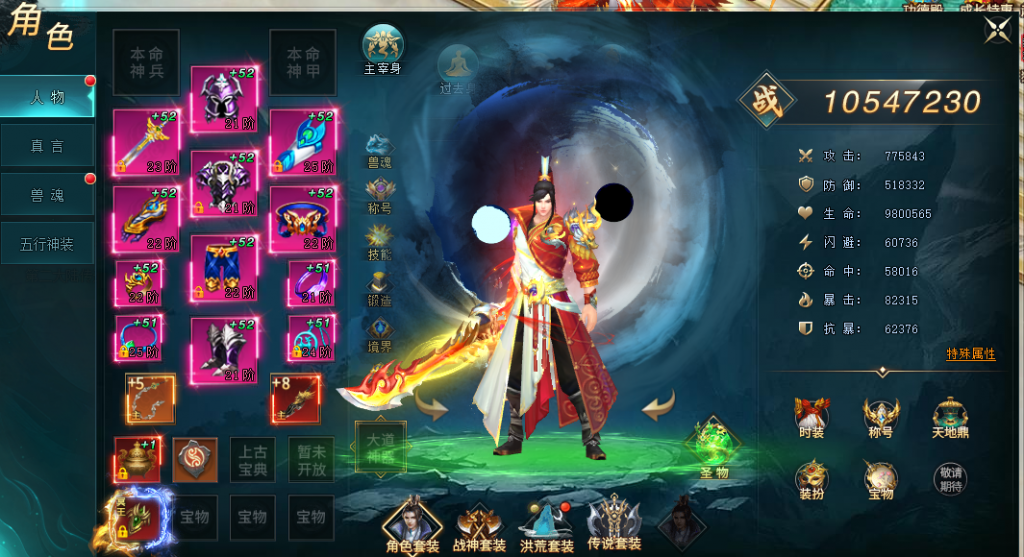Click the blue trousers equipment slot
The width and height of the screenshot is (1024, 557).
(225, 266)
